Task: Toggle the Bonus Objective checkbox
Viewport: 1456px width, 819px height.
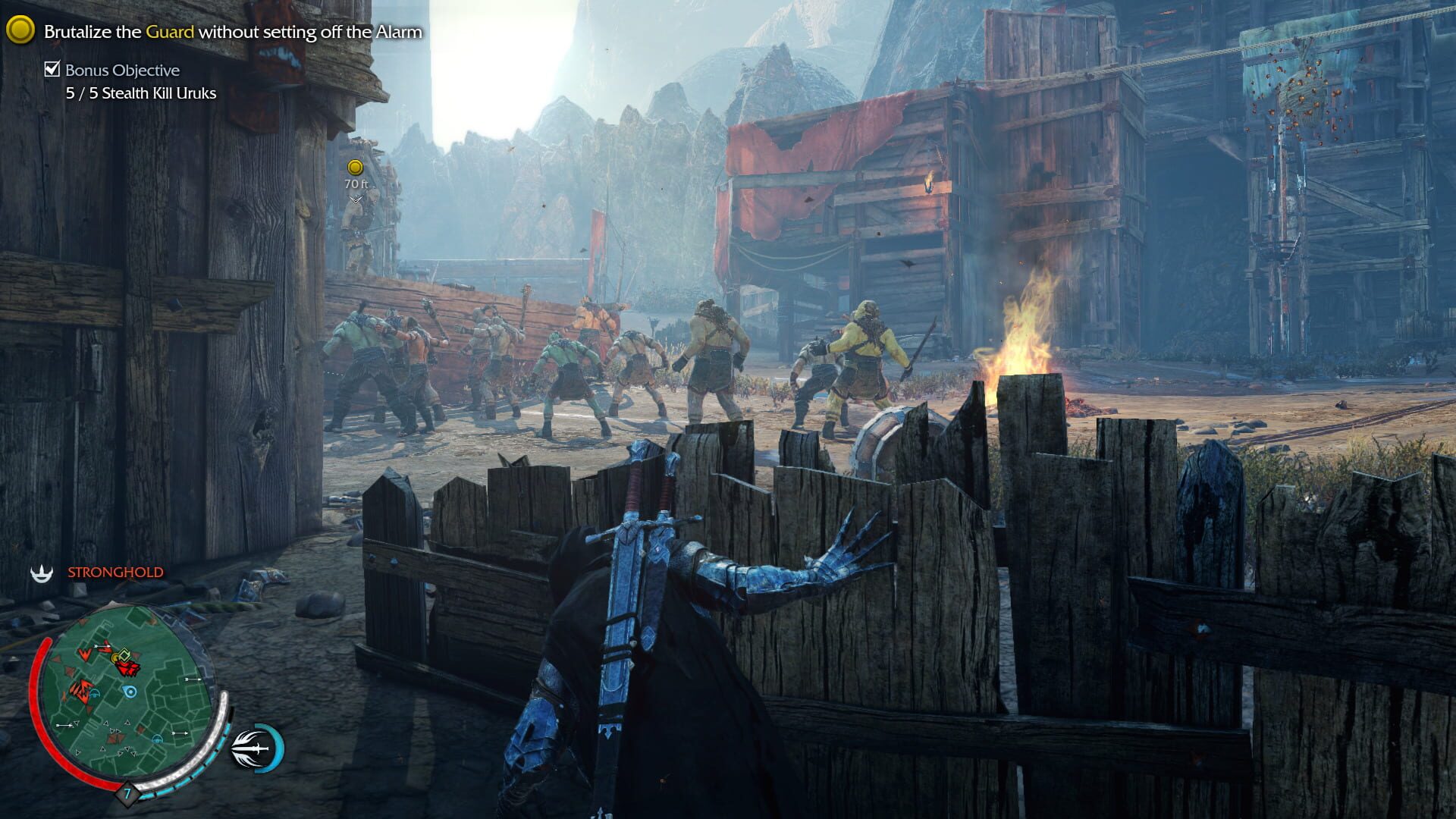Action: [x=52, y=70]
